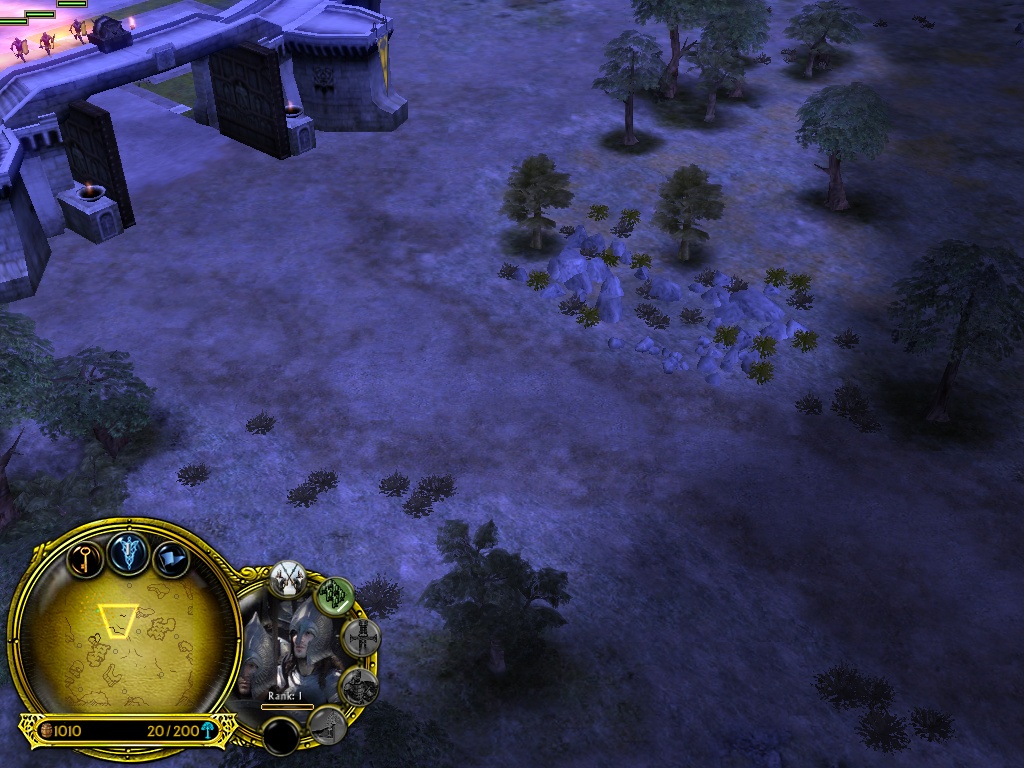1024x768 pixels.
Task: Click the greyed banner carrier icon
Action: (x=327, y=725)
